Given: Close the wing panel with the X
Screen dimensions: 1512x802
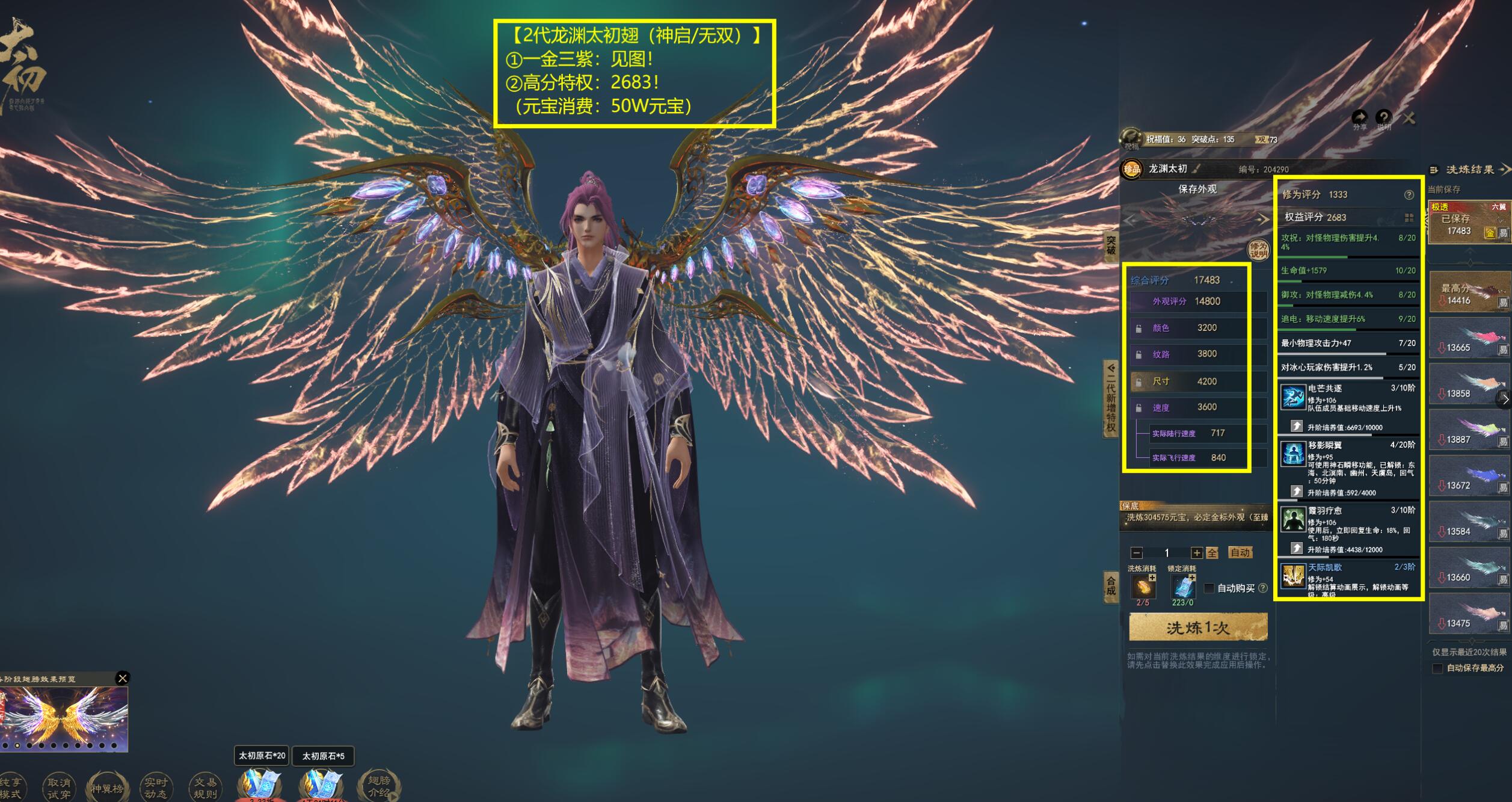Looking at the screenshot, I should 1409,118.
